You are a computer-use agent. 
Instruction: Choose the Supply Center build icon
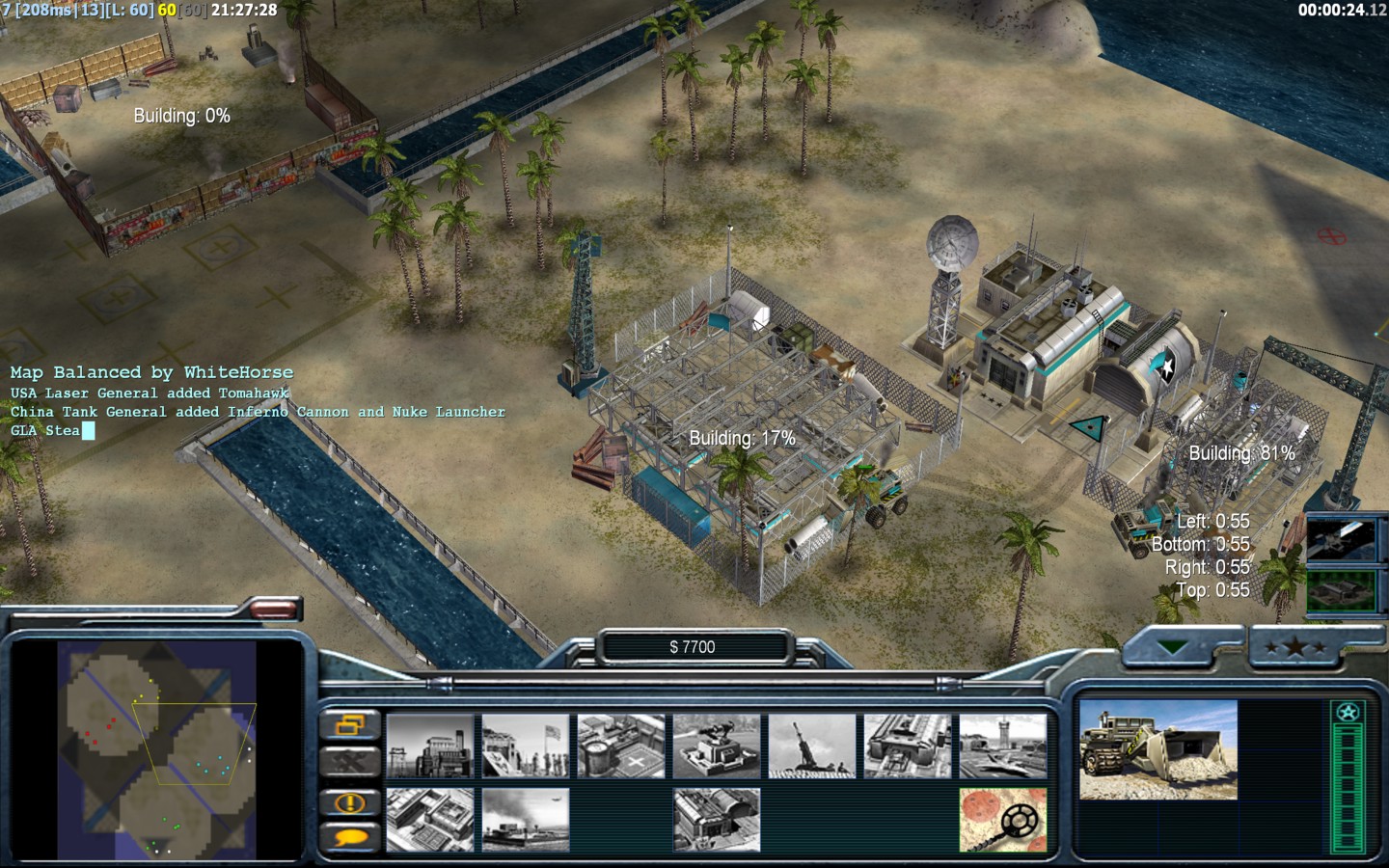click(621, 746)
